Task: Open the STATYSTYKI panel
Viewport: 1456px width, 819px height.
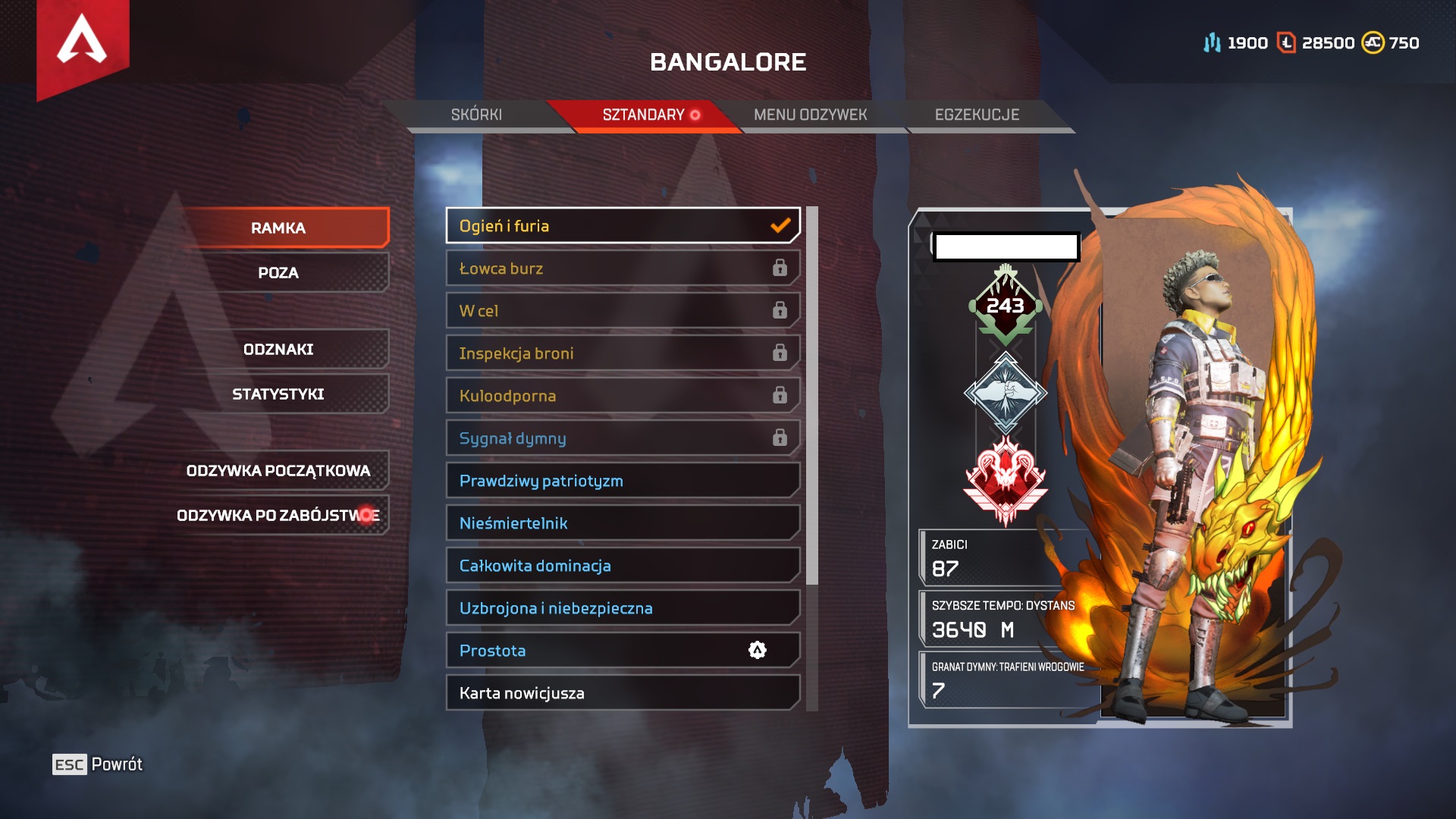Action: 278,394
